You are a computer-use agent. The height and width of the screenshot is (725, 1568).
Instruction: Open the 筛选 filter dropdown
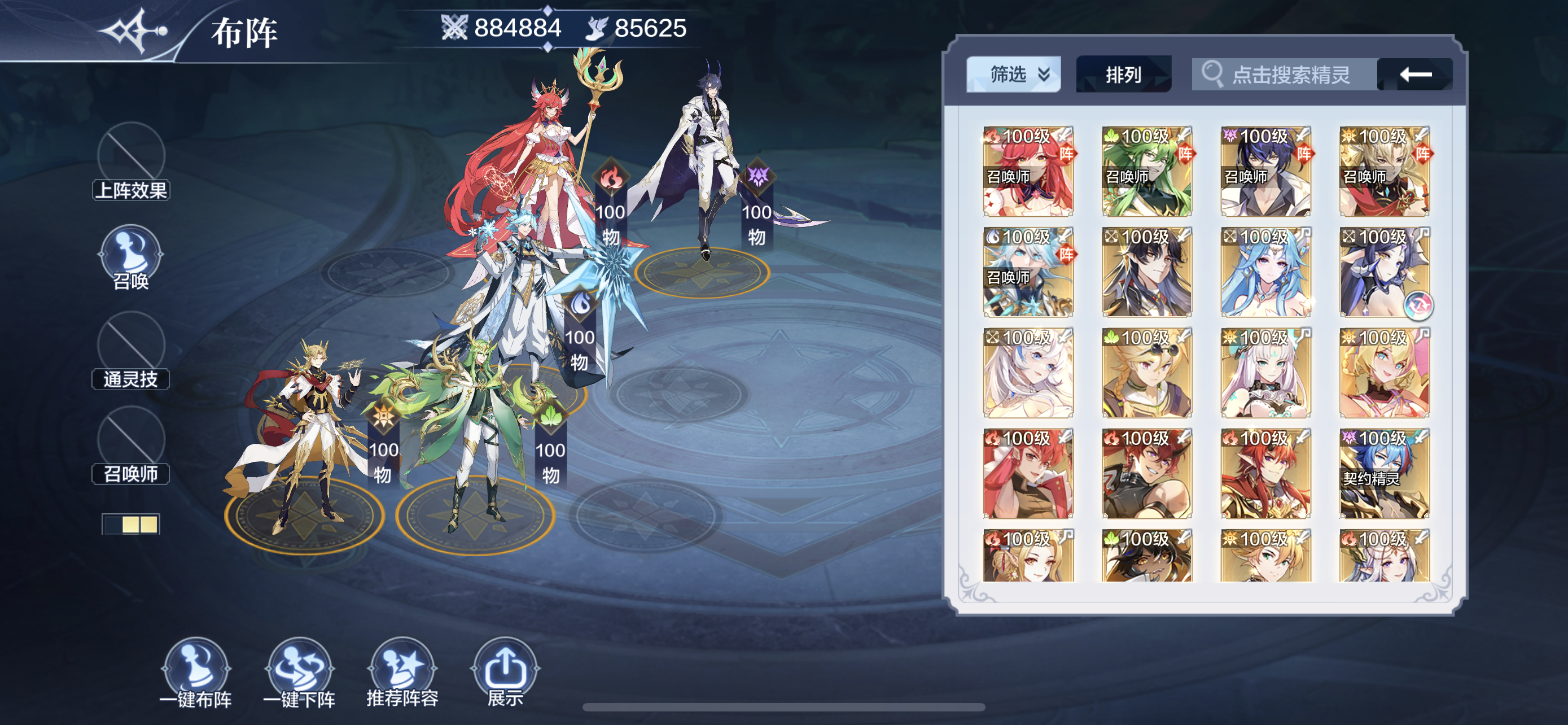(x=1013, y=75)
